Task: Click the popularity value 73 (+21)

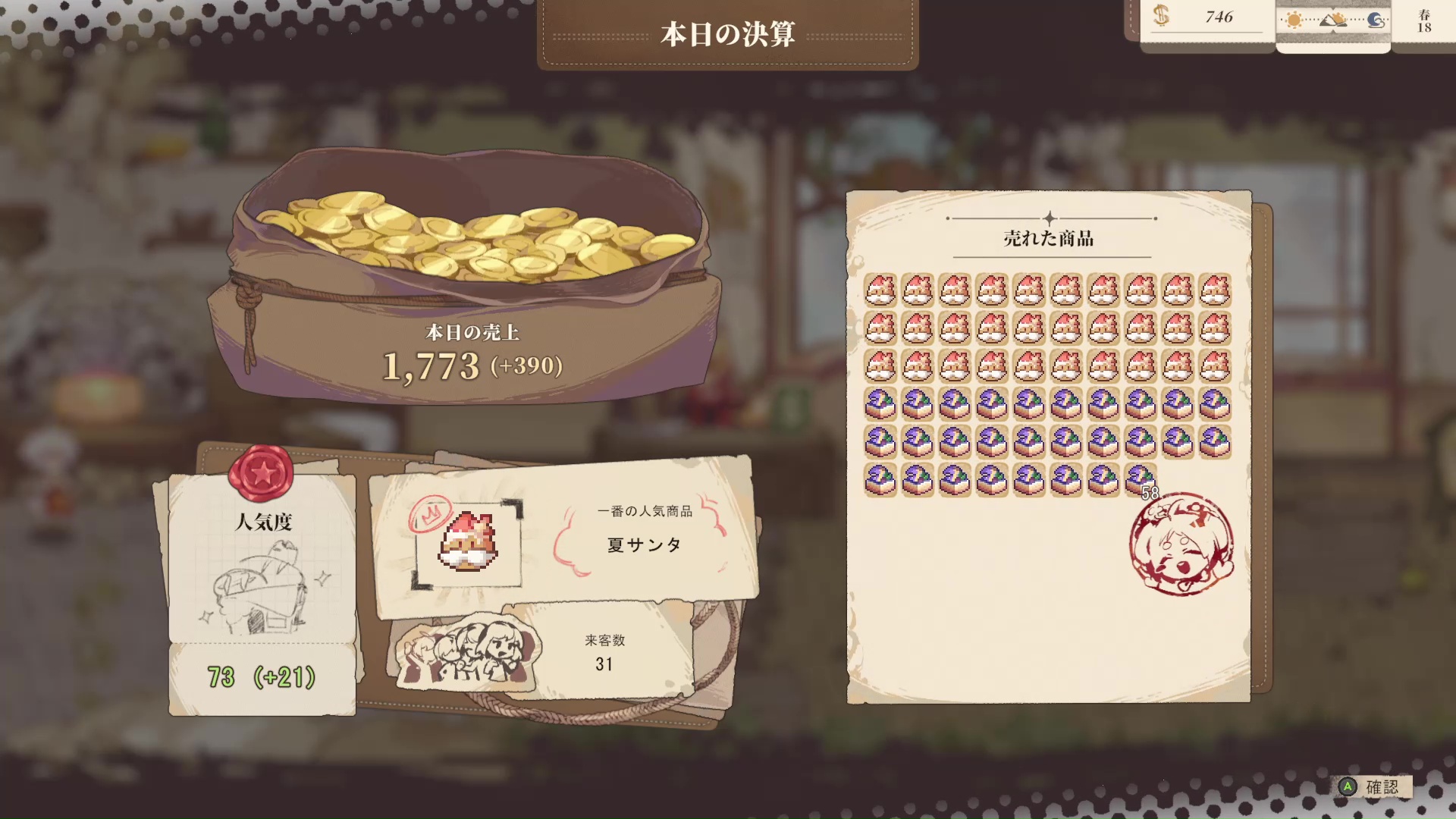Action: 262,677
